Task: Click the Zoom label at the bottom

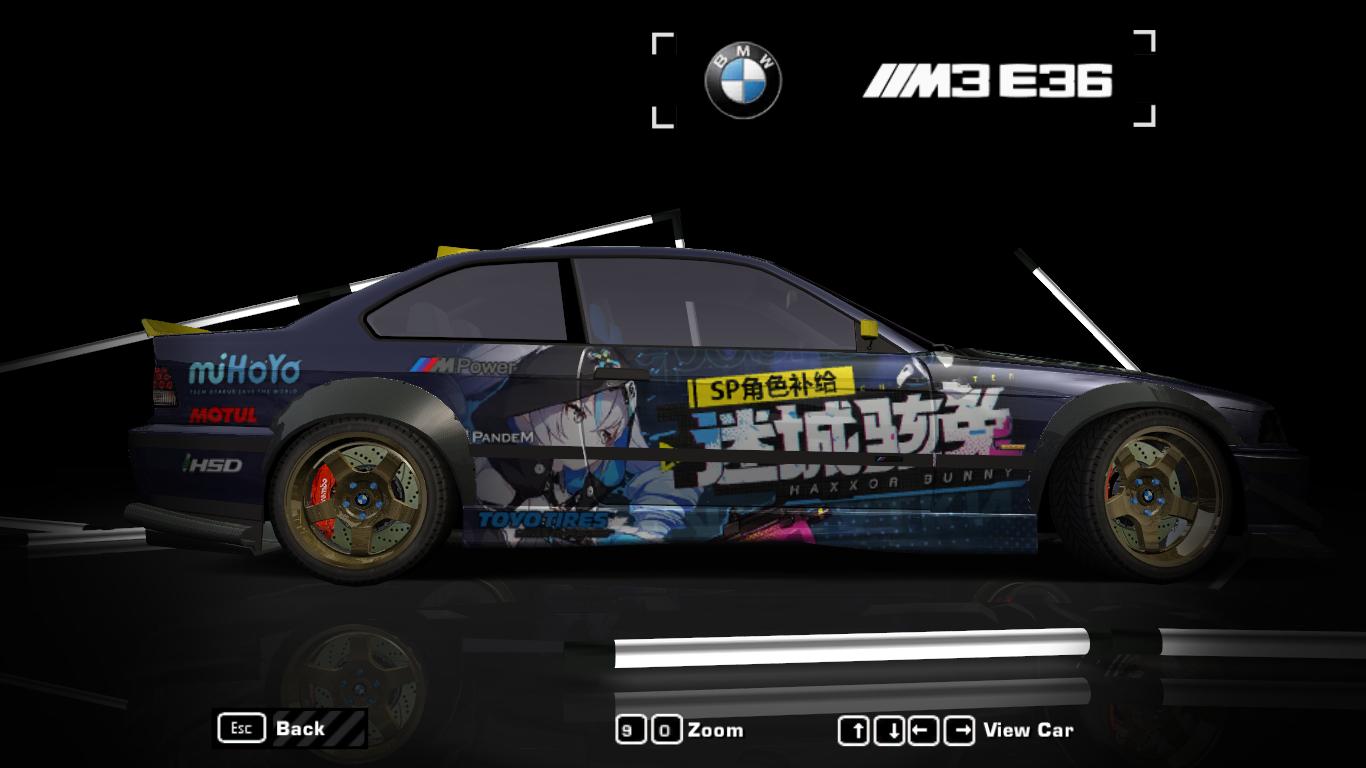Action: pos(716,730)
